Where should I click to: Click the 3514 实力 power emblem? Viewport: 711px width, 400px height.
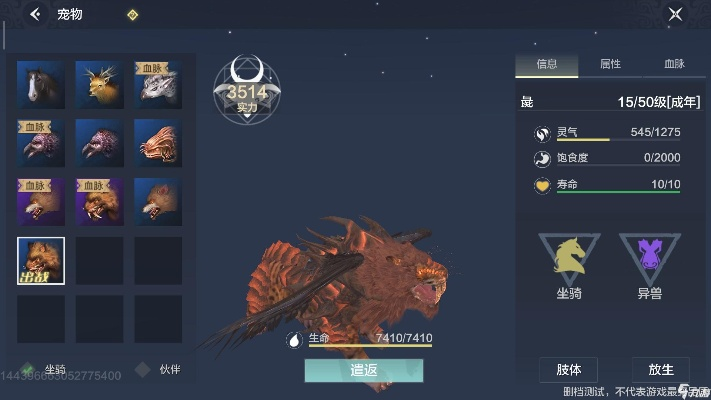(x=245, y=93)
